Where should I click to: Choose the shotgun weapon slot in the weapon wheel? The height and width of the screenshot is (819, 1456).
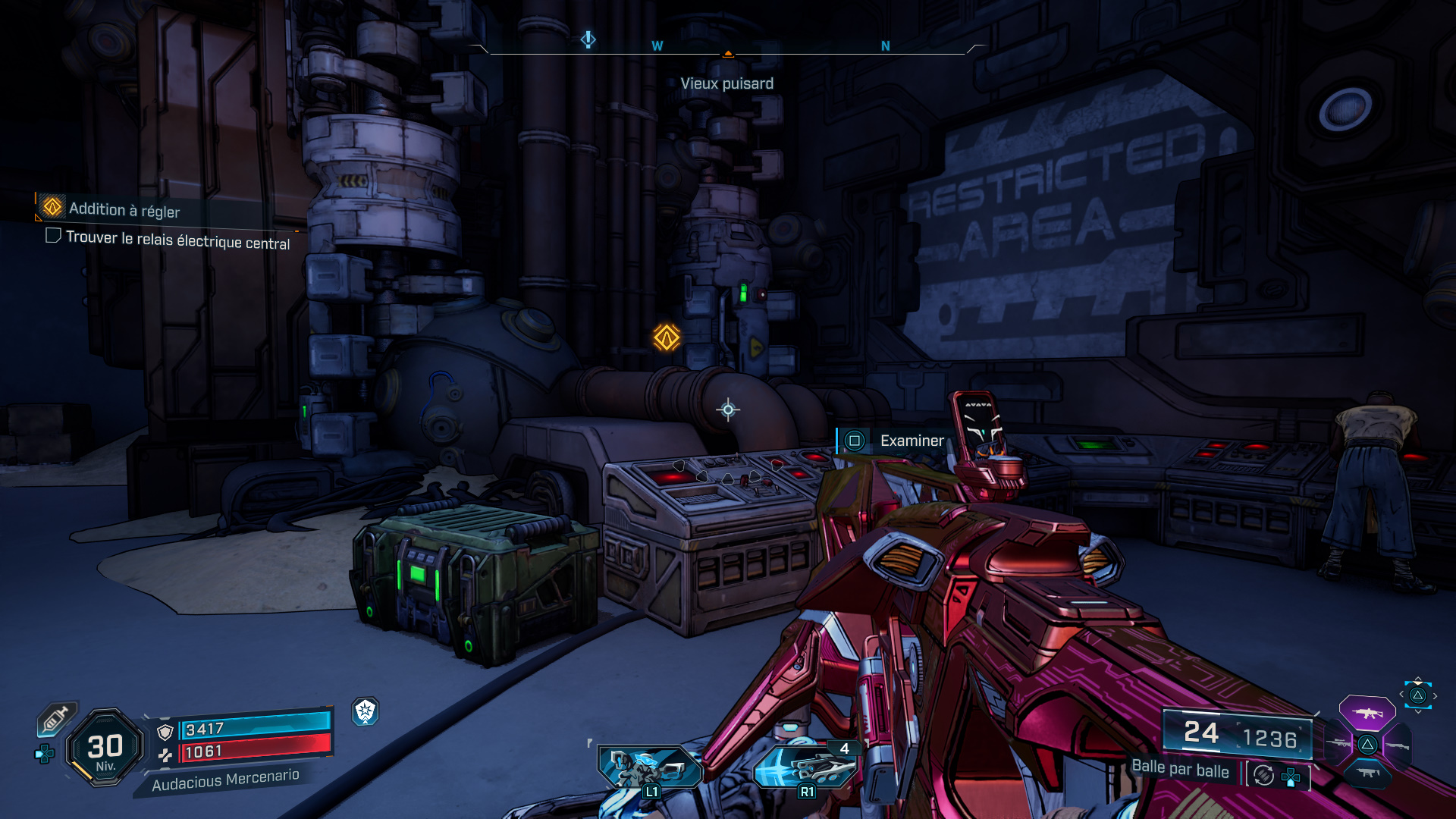[x=1397, y=745]
